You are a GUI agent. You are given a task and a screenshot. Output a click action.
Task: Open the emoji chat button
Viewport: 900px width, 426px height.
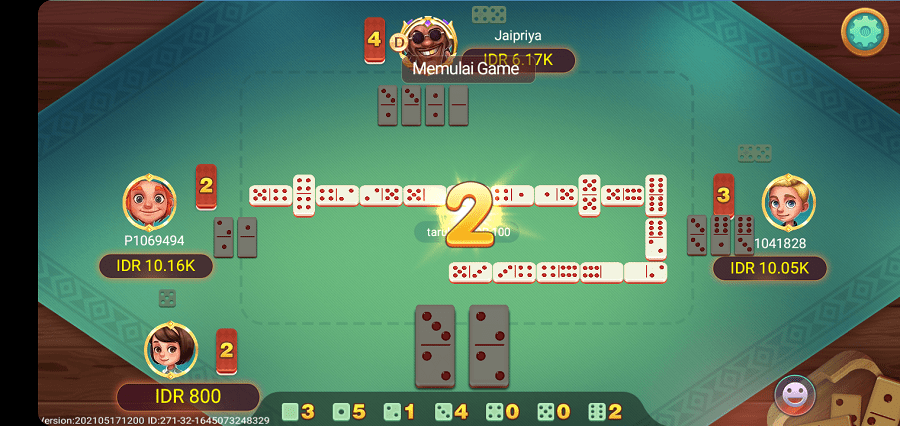(795, 393)
